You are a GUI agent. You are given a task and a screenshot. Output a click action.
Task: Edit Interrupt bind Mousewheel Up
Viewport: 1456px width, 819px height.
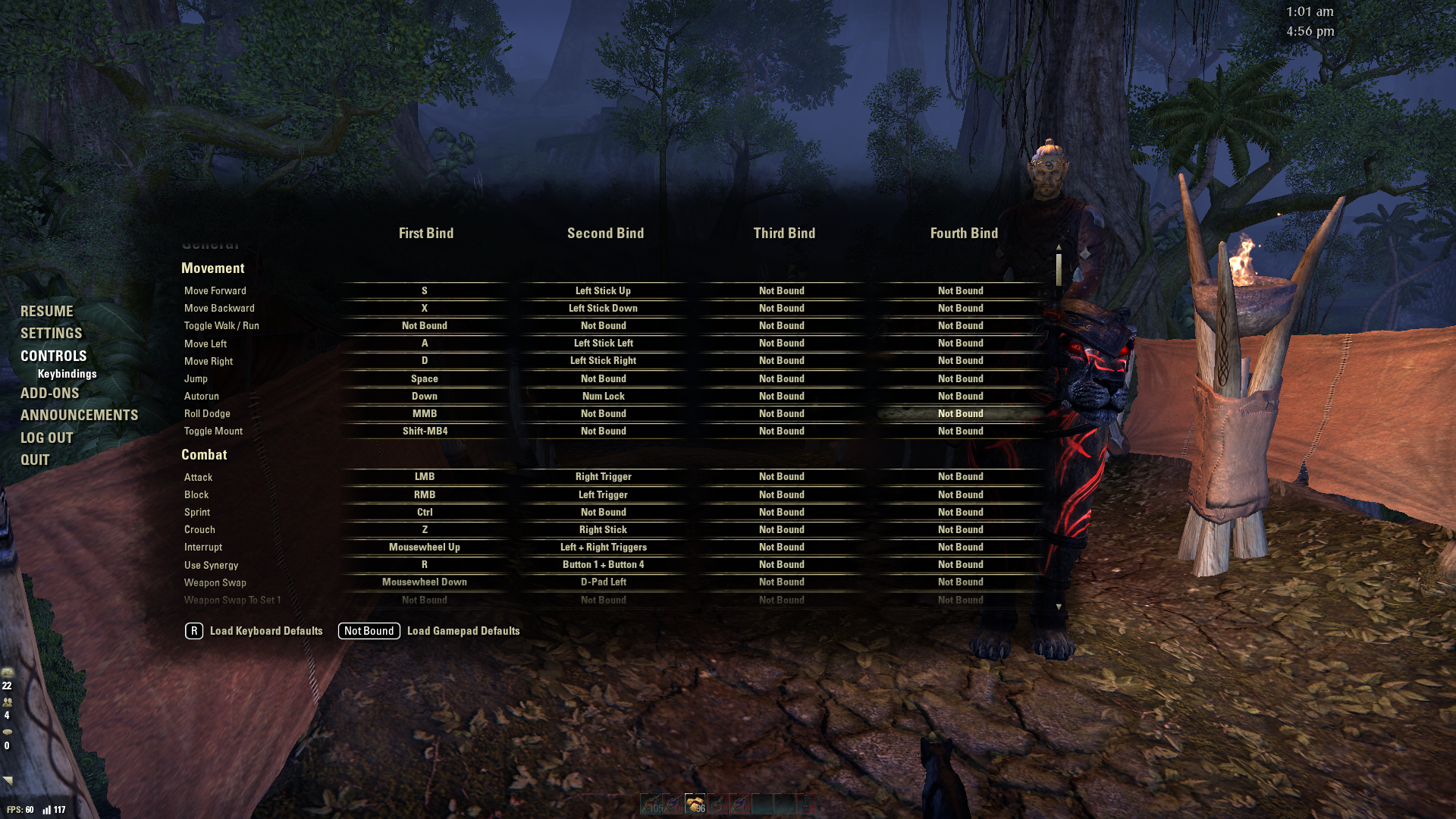coord(425,548)
